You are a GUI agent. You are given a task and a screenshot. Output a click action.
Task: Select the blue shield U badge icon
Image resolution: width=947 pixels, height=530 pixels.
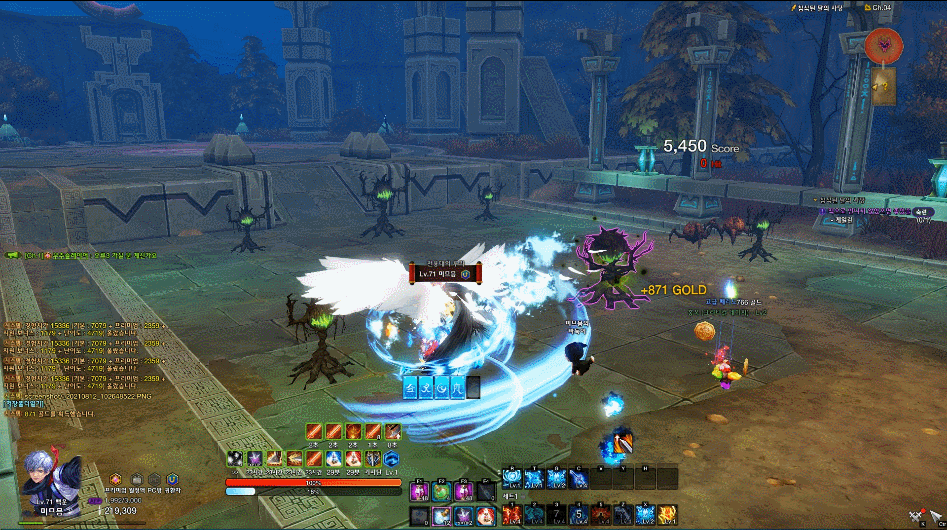click(x=172, y=480)
